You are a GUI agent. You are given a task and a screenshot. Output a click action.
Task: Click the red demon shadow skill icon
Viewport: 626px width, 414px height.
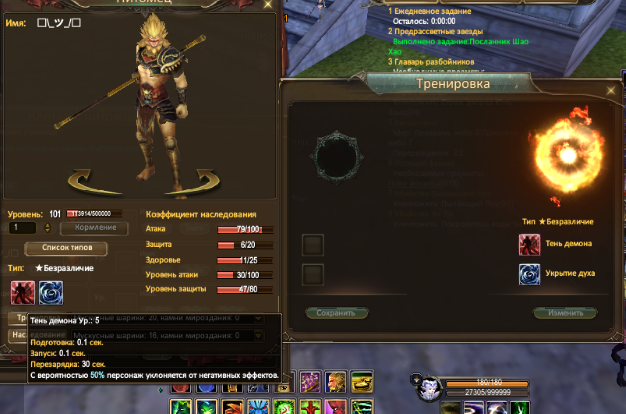pyautogui.click(x=22, y=291)
